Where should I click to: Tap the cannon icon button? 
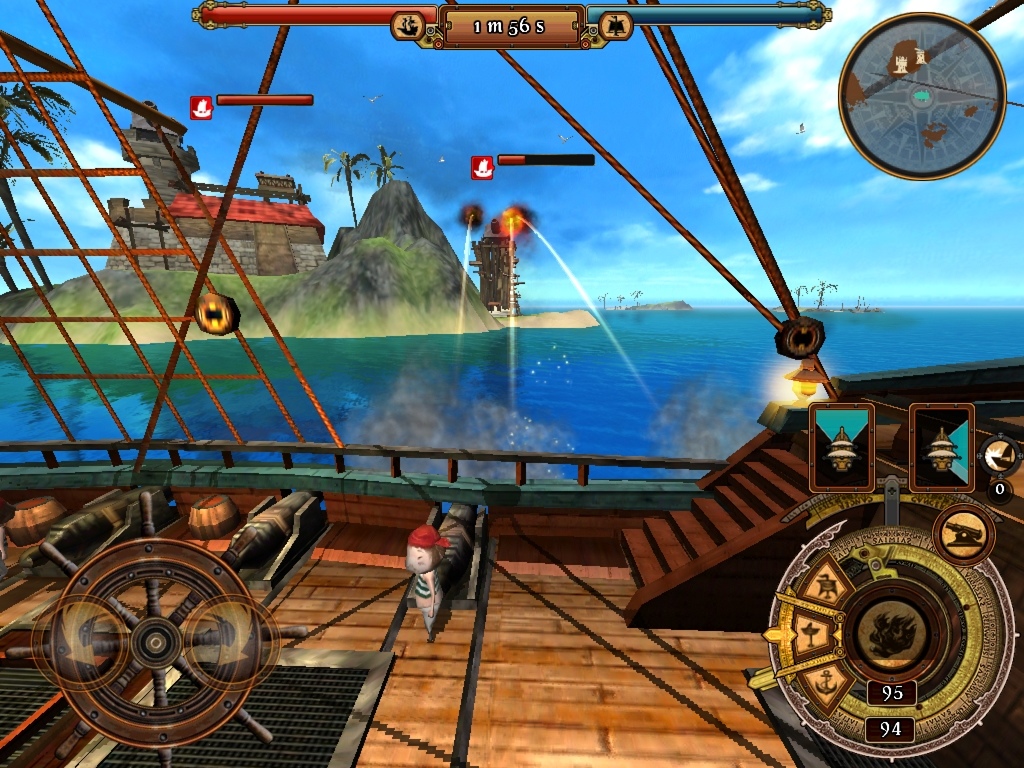click(963, 535)
